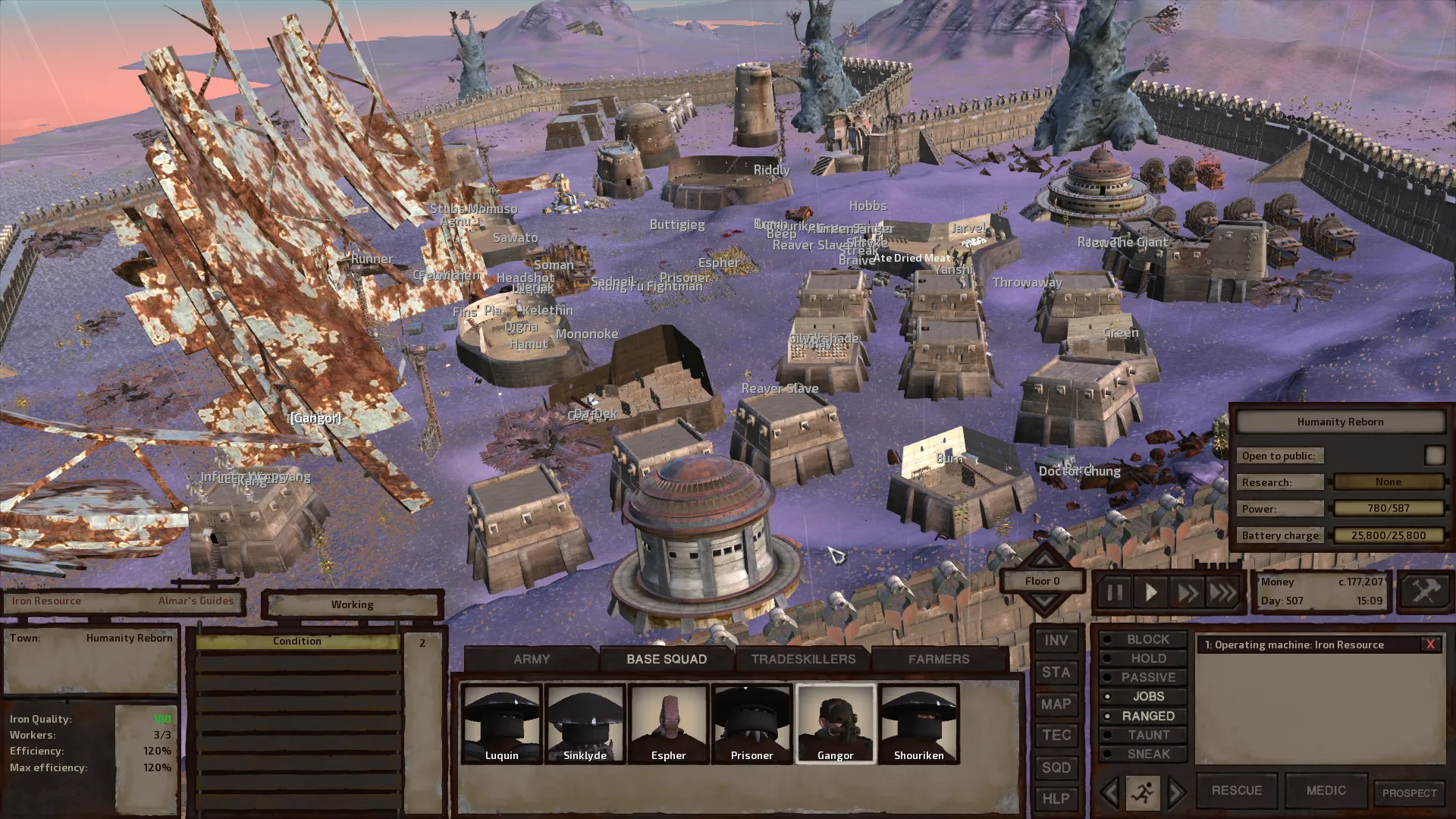
Task: Open the build mode hammer button
Action: pyautogui.click(x=1425, y=591)
